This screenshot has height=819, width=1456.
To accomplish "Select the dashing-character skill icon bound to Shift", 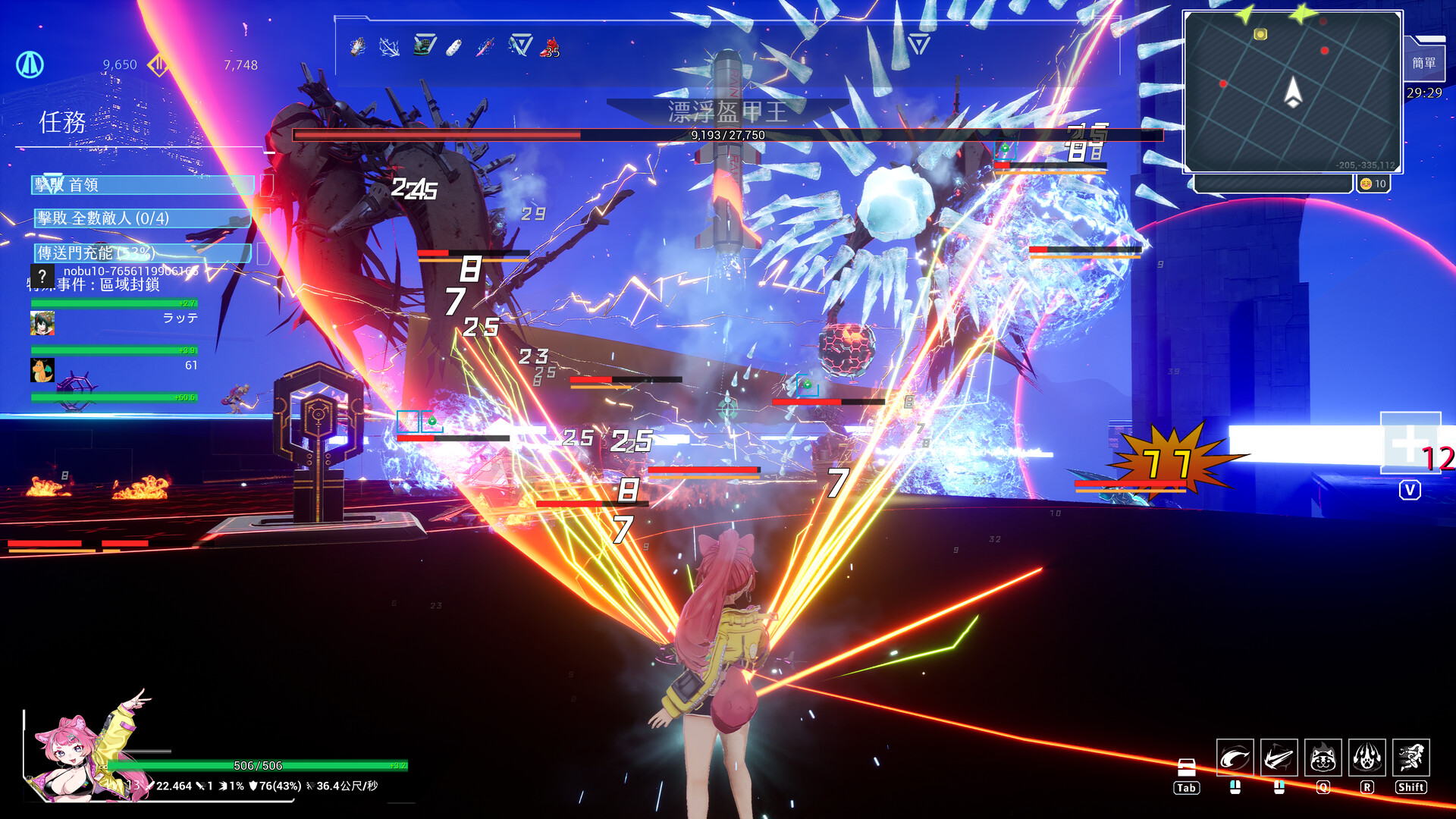I will pyautogui.click(x=1411, y=758).
